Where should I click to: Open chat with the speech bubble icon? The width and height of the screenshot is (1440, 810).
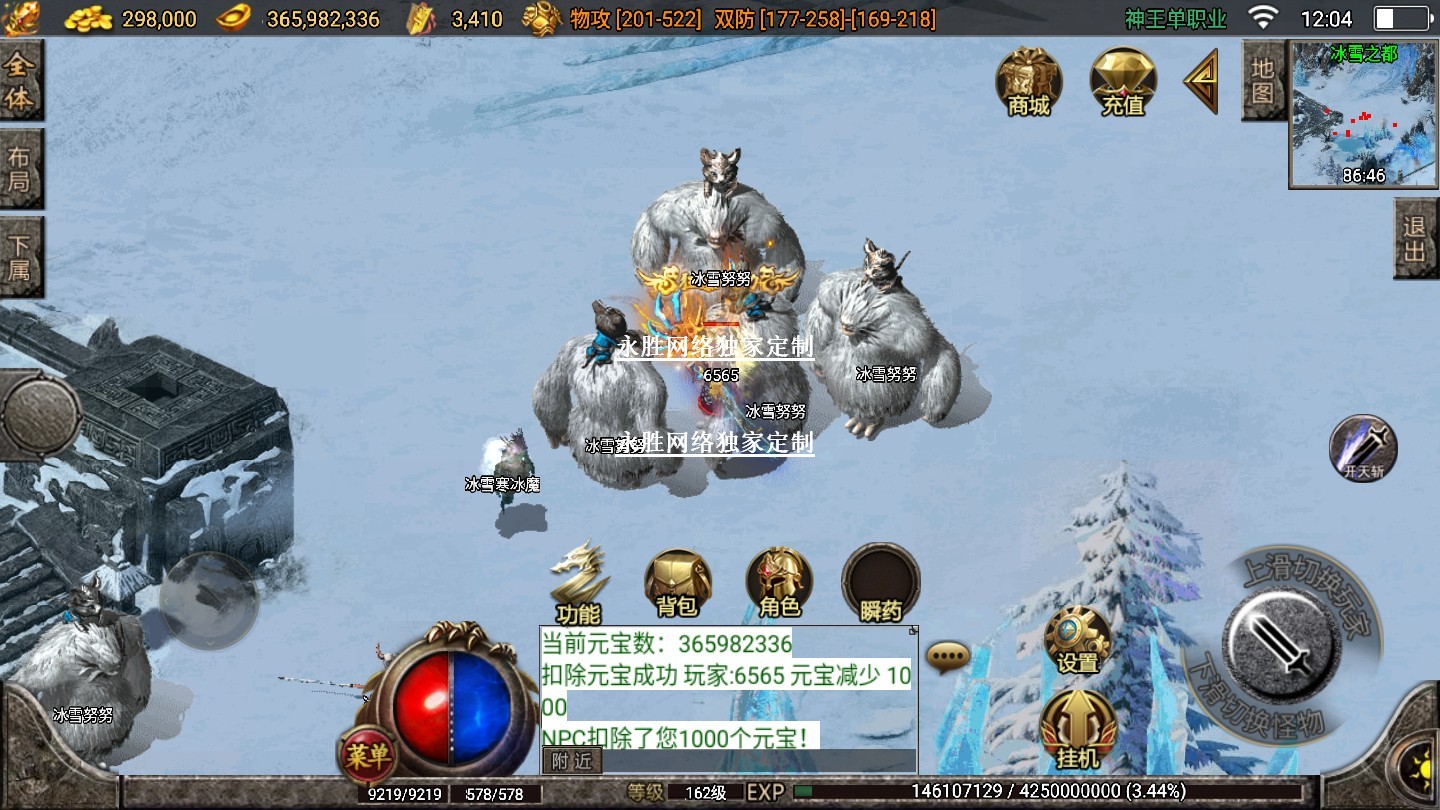click(947, 656)
